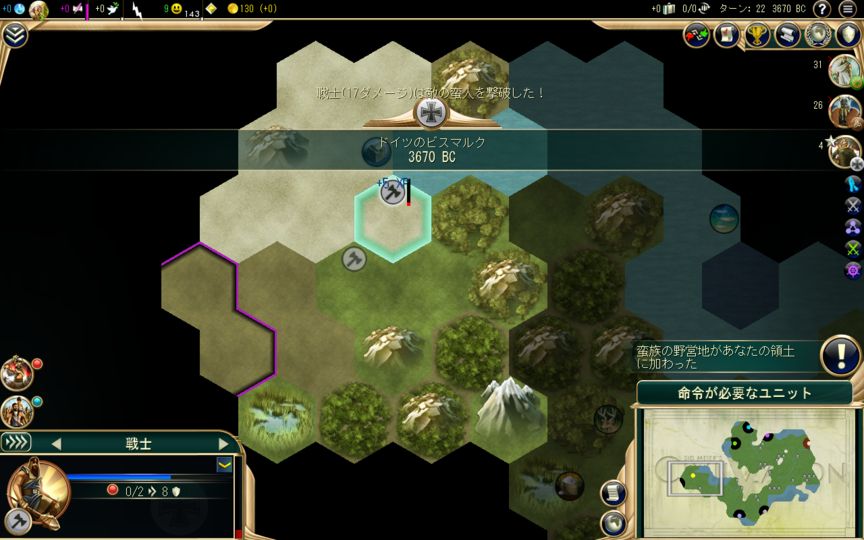Open the top-left info corner double-chevron menu

[x=15, y=35]
